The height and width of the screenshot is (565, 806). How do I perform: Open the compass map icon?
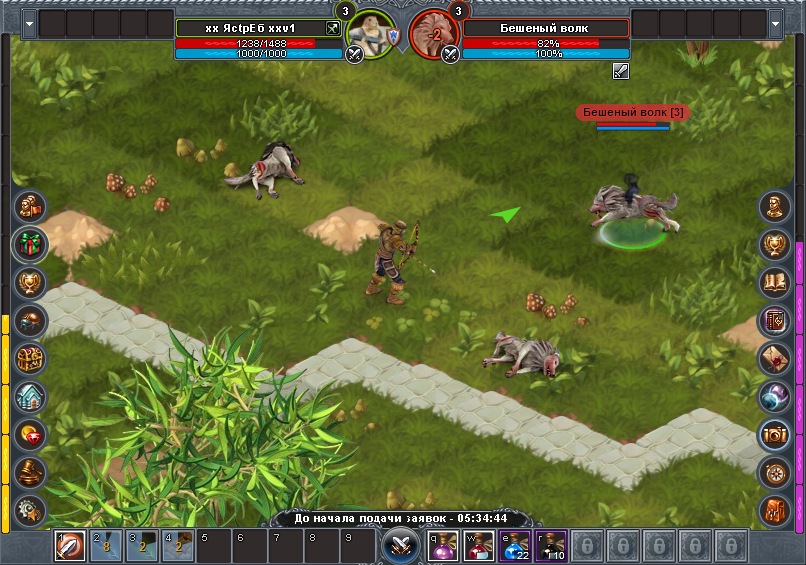pos(775,471)
